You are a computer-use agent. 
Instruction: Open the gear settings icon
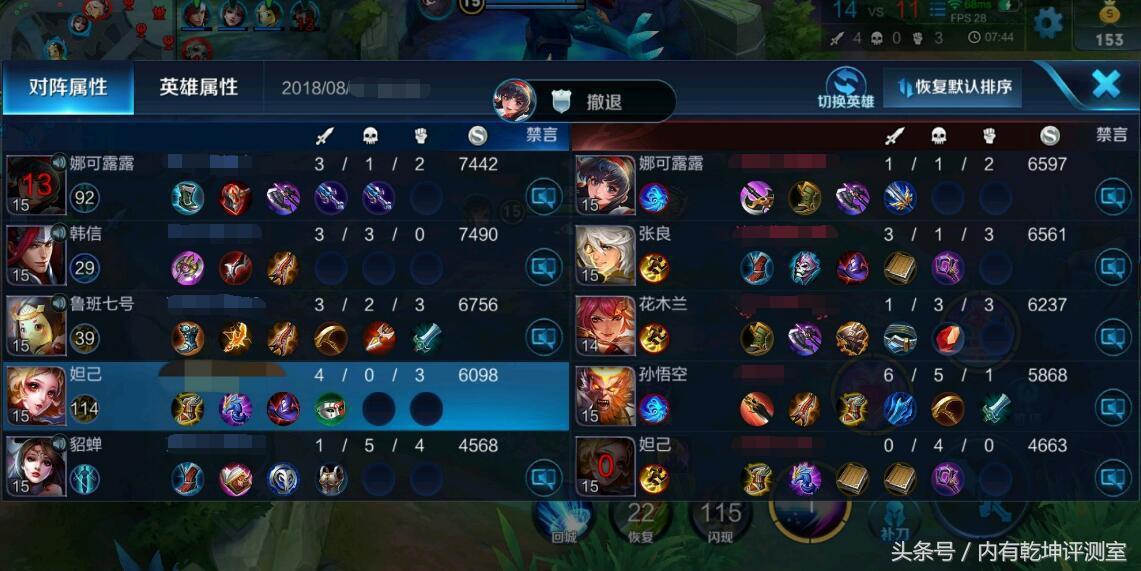click(1047, 22)
